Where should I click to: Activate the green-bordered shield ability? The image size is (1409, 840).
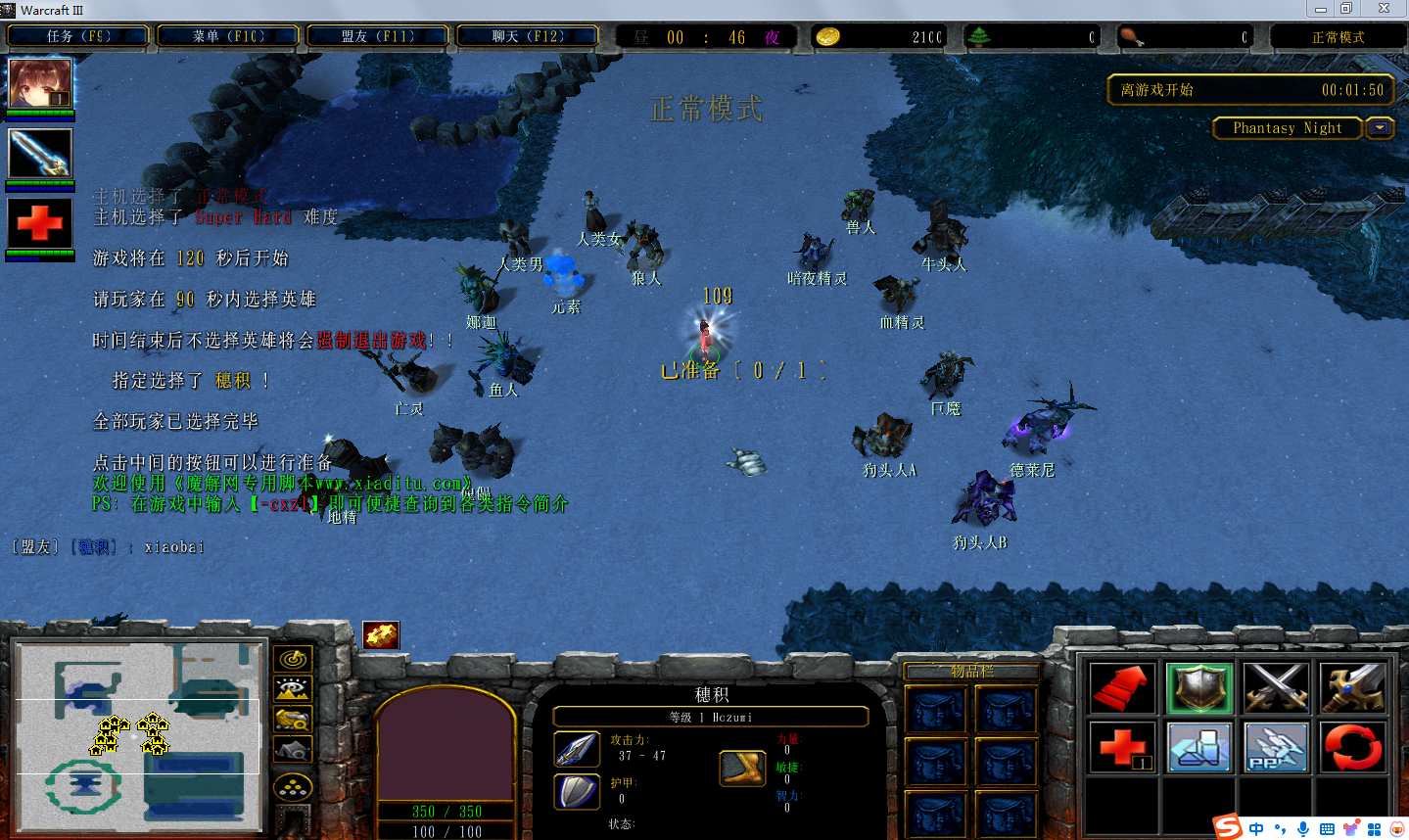click(x=1199, y=687)
